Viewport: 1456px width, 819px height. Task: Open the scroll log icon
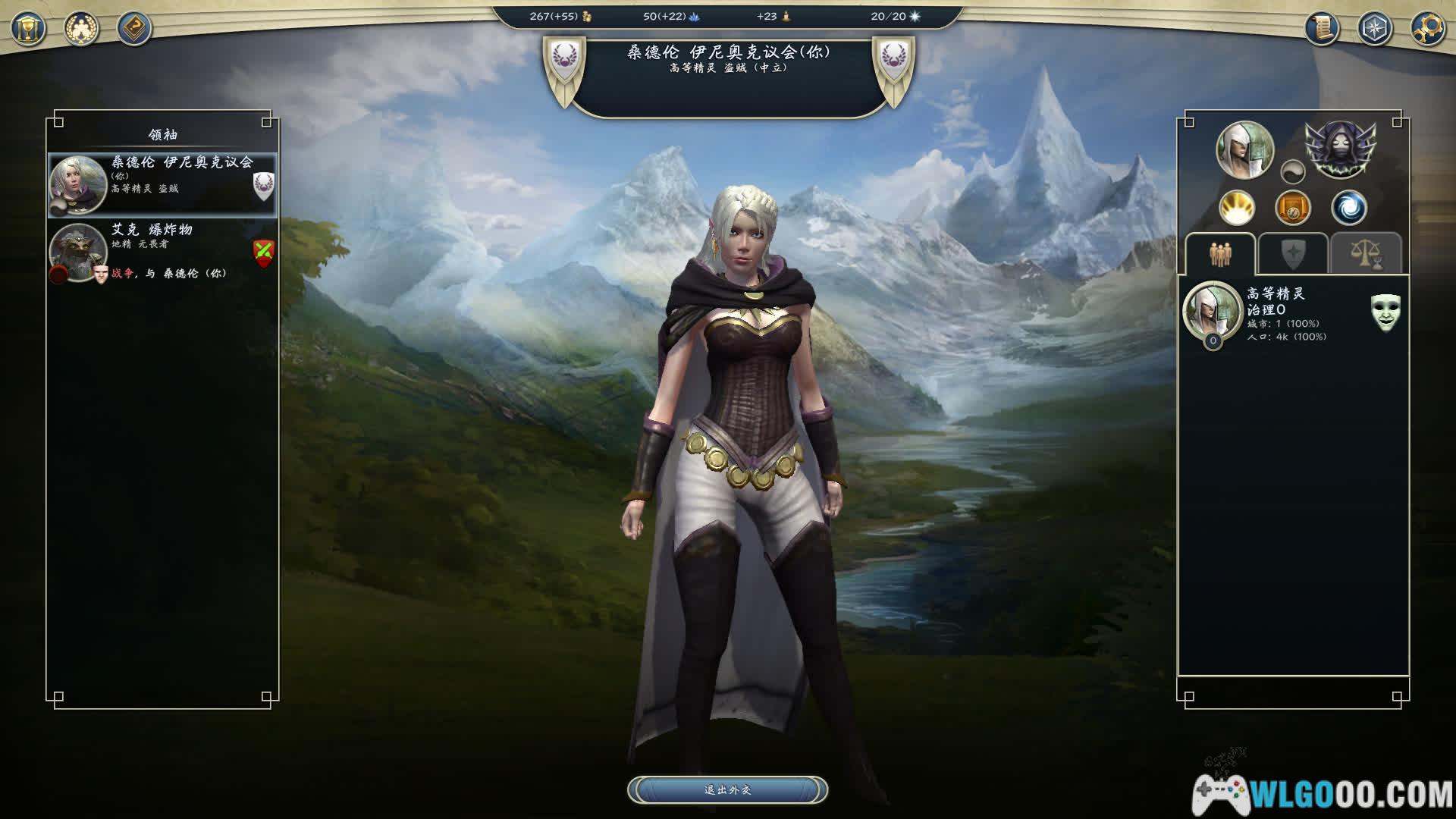tap(1323, 29)
